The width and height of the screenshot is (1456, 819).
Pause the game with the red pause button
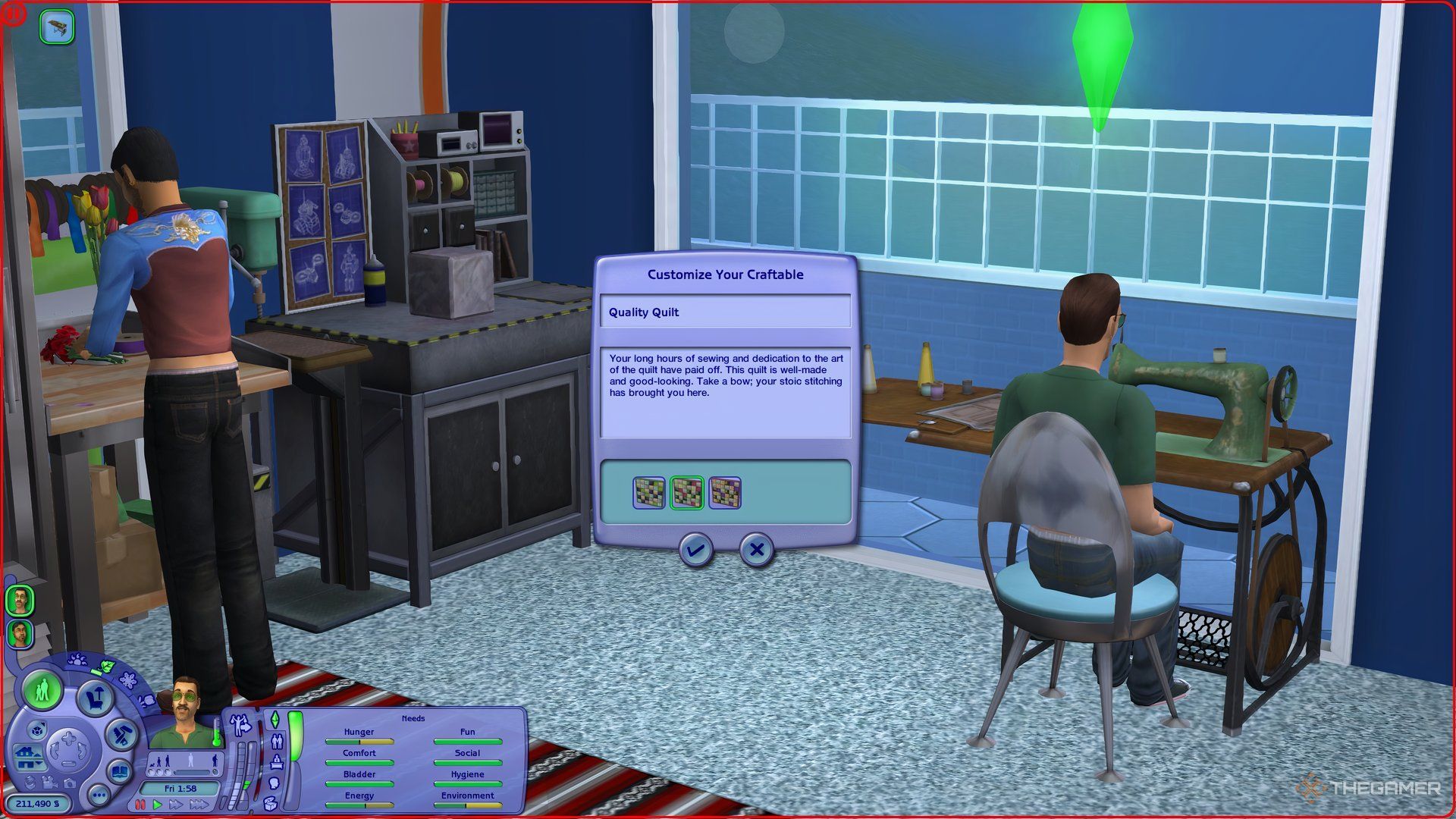(140, 805)
